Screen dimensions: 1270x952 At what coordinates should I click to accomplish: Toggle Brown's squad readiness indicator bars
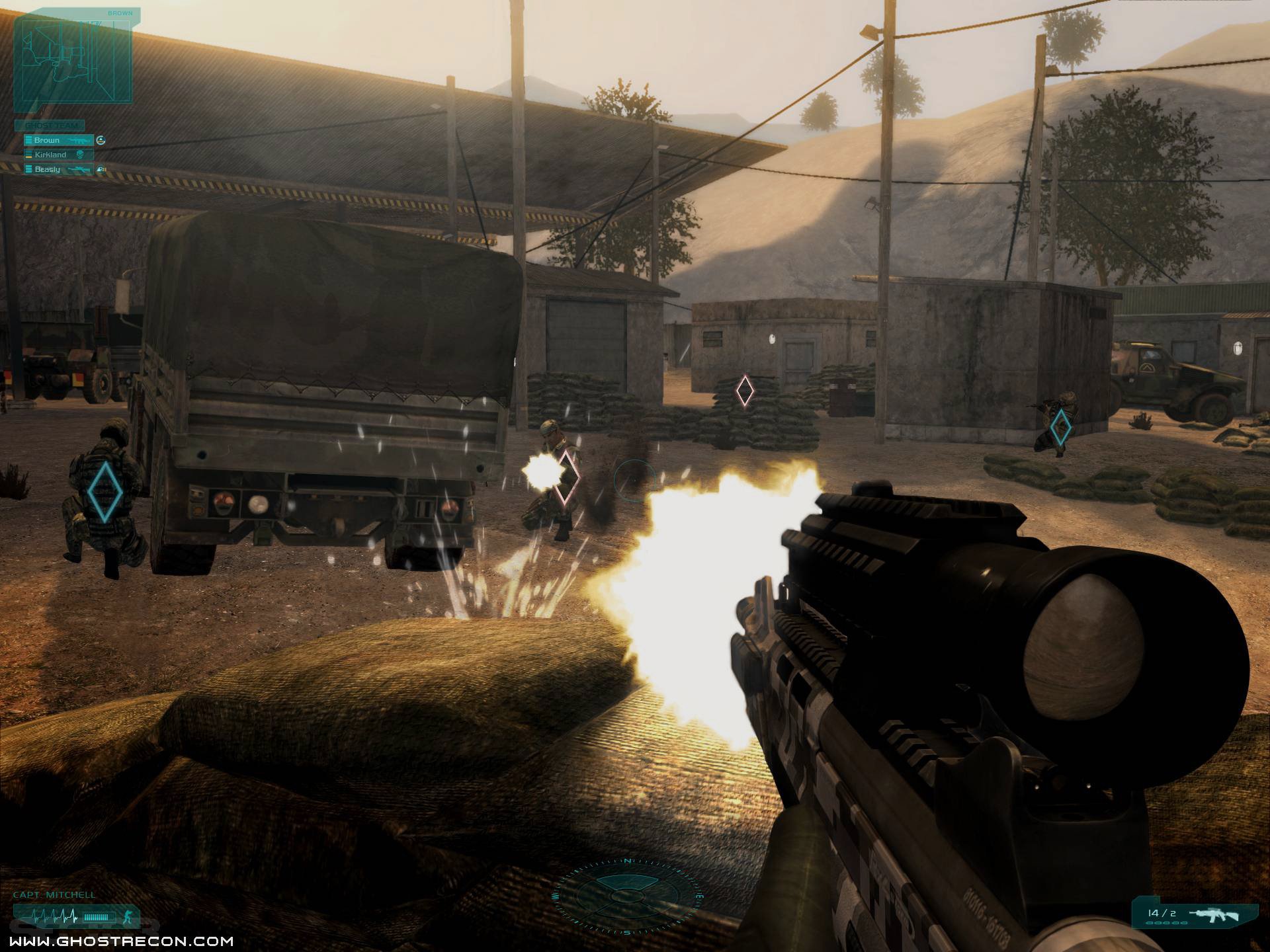[x=28, y=140]
